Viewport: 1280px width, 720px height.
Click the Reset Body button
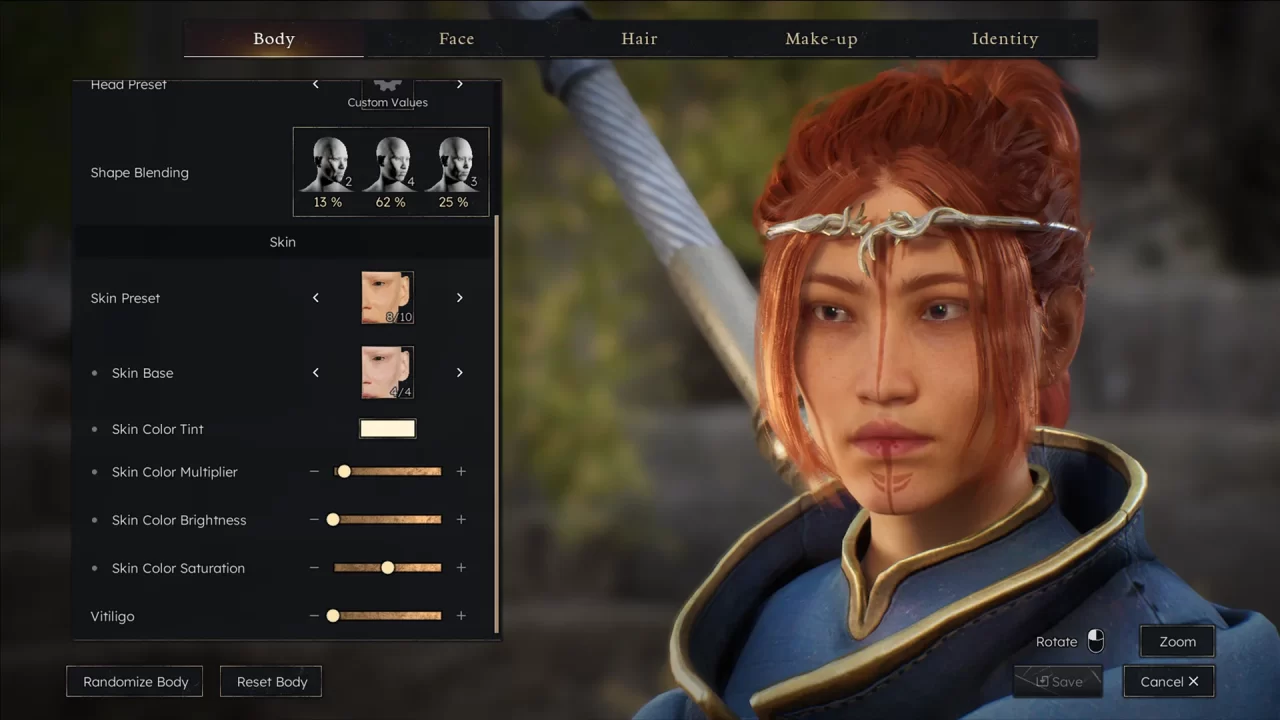[x=270, y=681]
